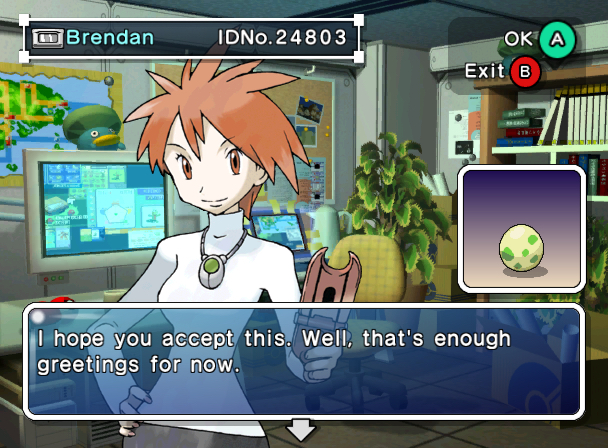
Task: Advance dialogue with the down arrow
Action: [301, 431]
